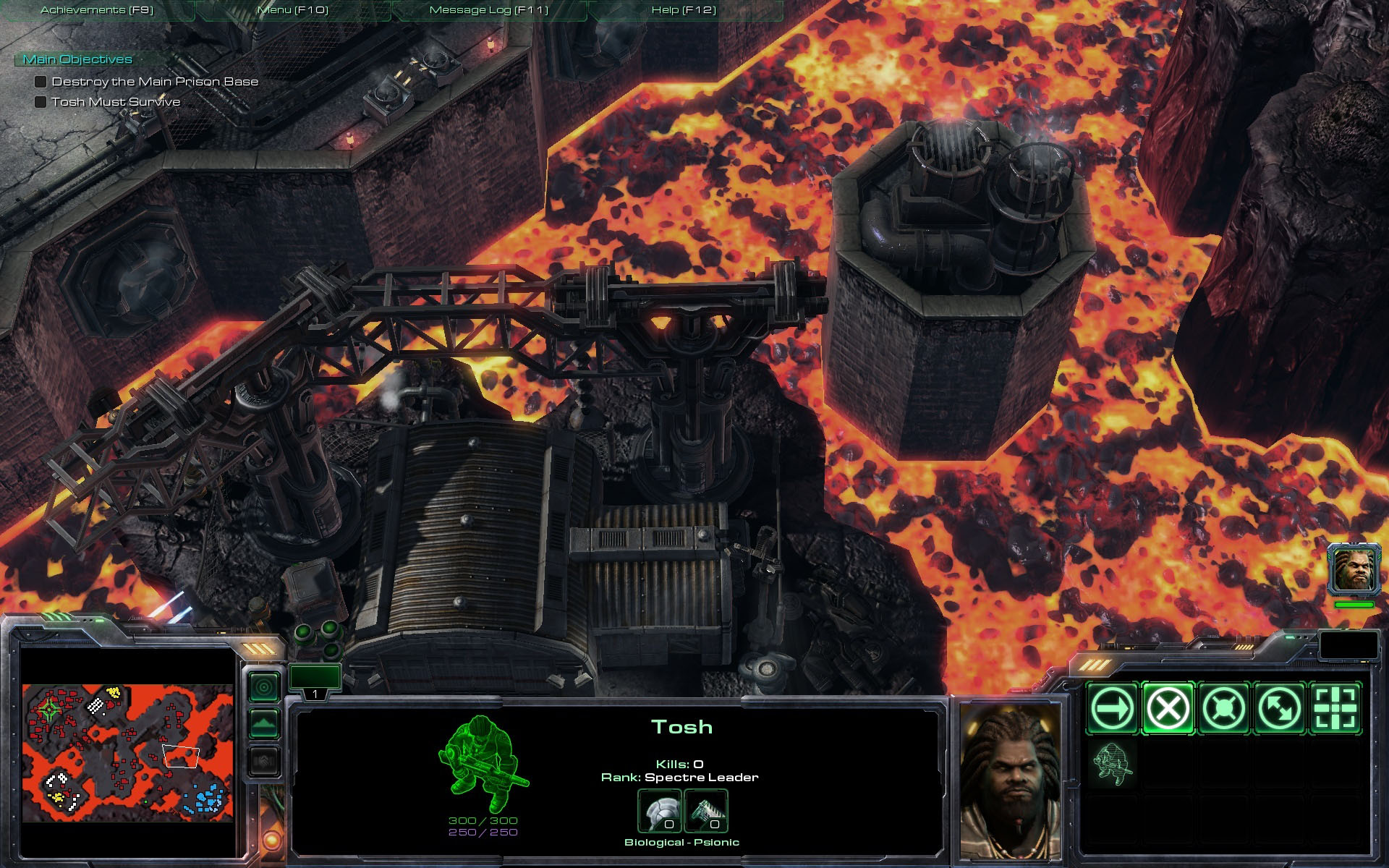
Task: Issue the Stop command
Action: (x=1168, y=708)
